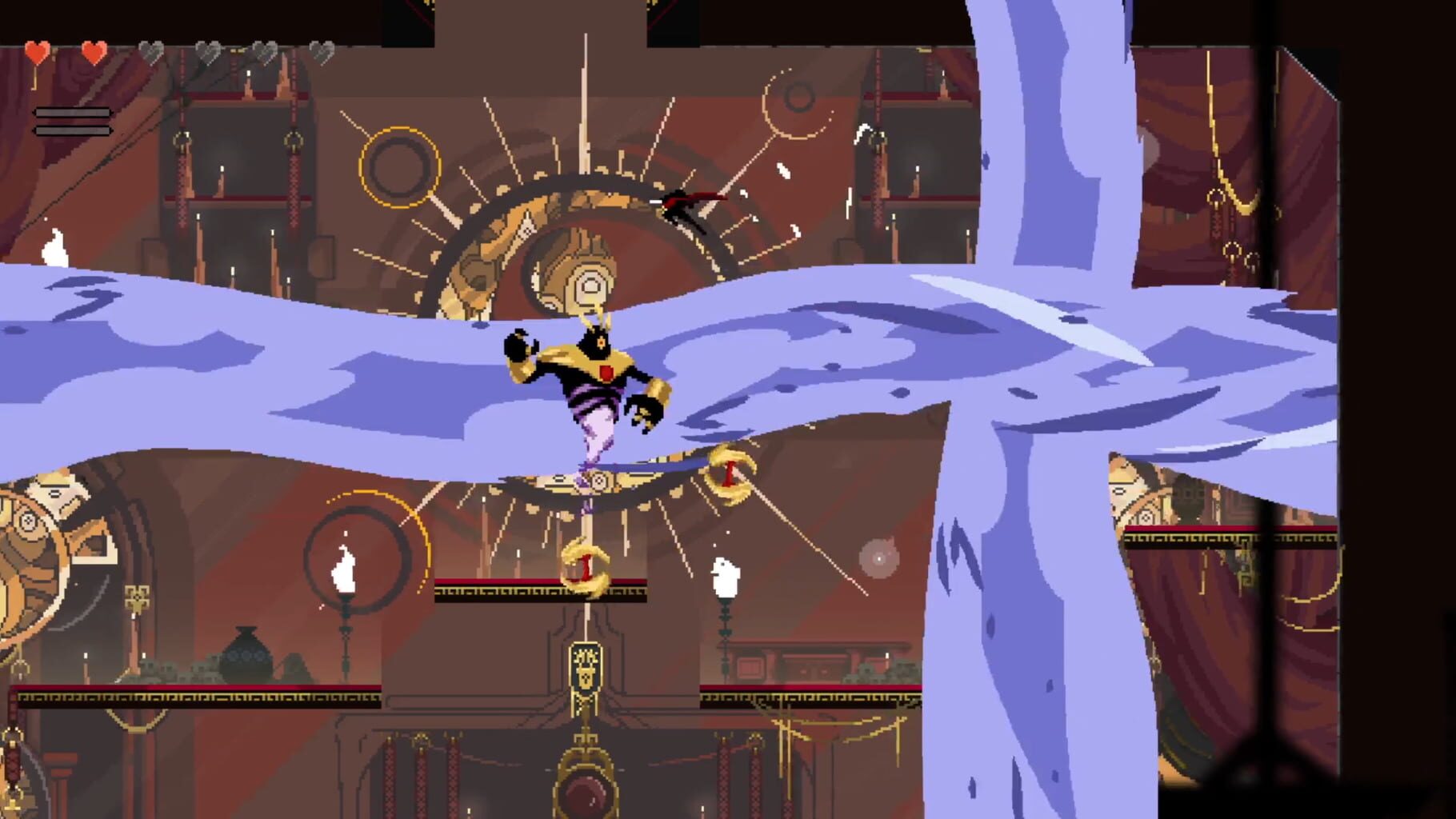Click the first grey empty heart icon
This screenshot has height=819, width=1456.
coord(151,51)
